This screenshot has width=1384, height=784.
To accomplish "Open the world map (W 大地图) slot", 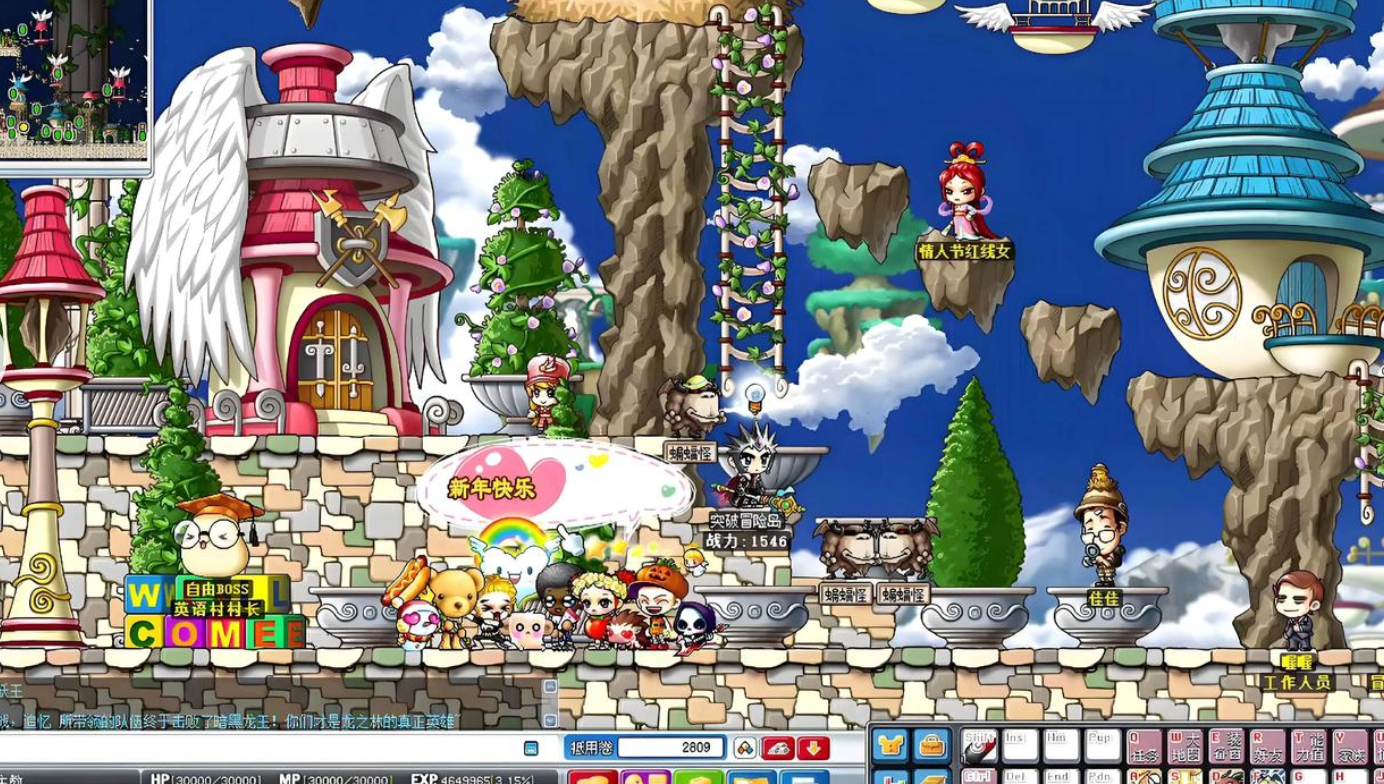I will coord(1186,747).
